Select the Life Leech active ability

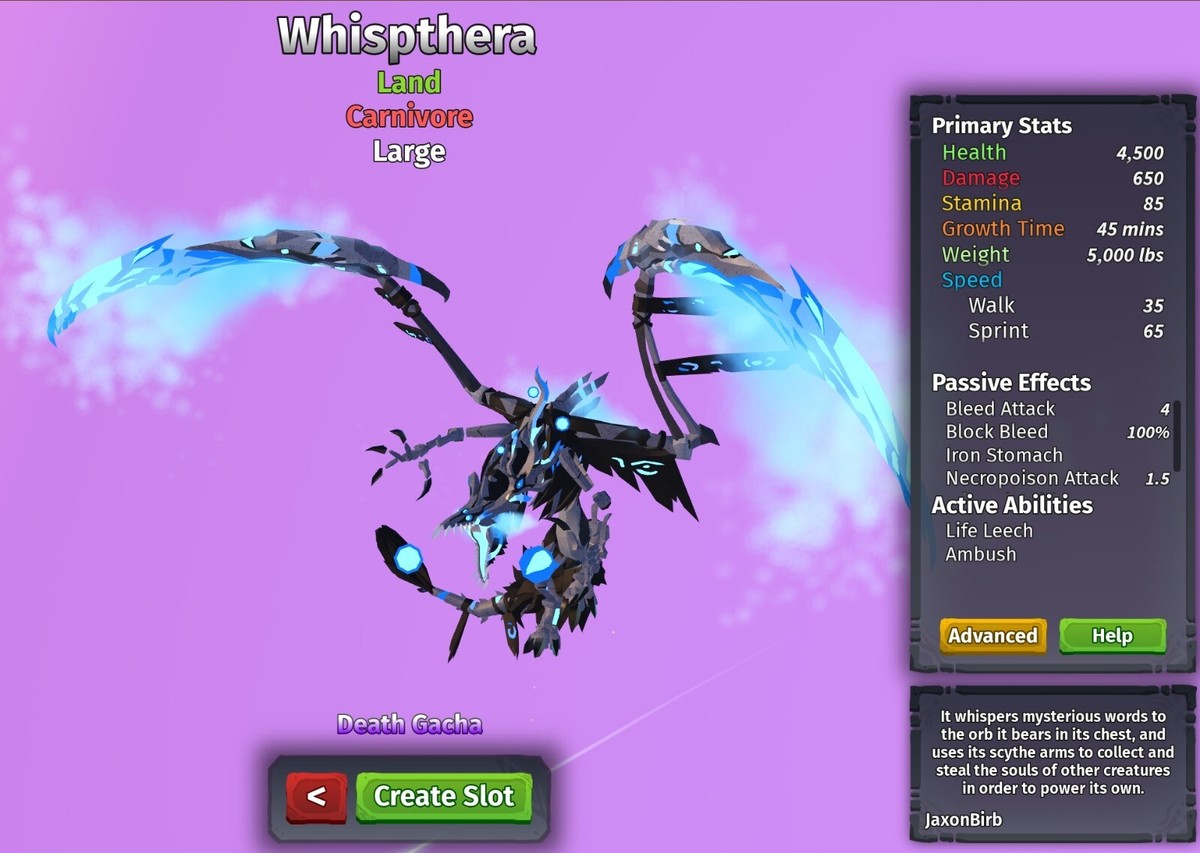click(989, 531)
